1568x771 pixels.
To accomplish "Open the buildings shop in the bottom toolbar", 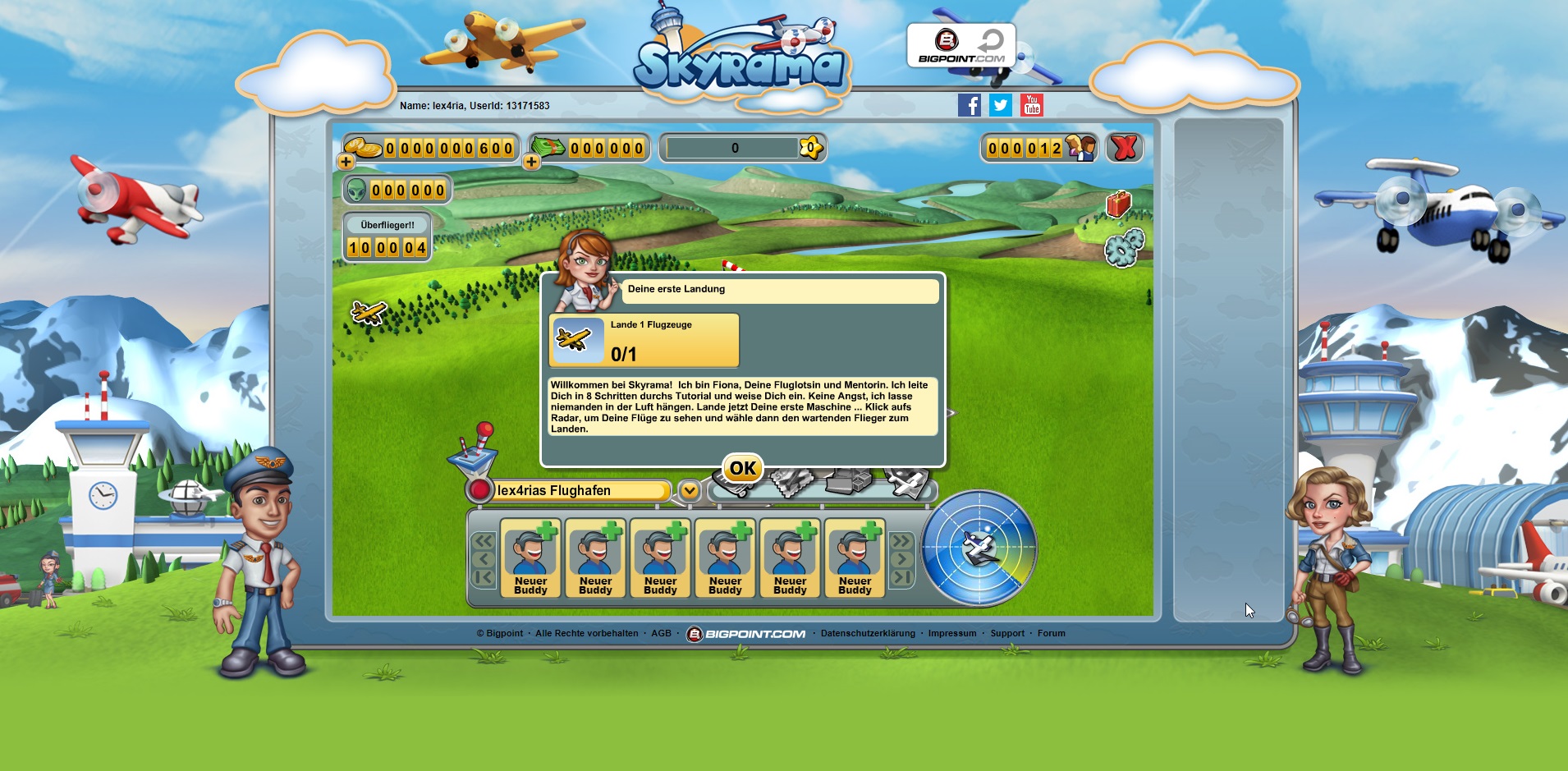I will pos(848,483).
